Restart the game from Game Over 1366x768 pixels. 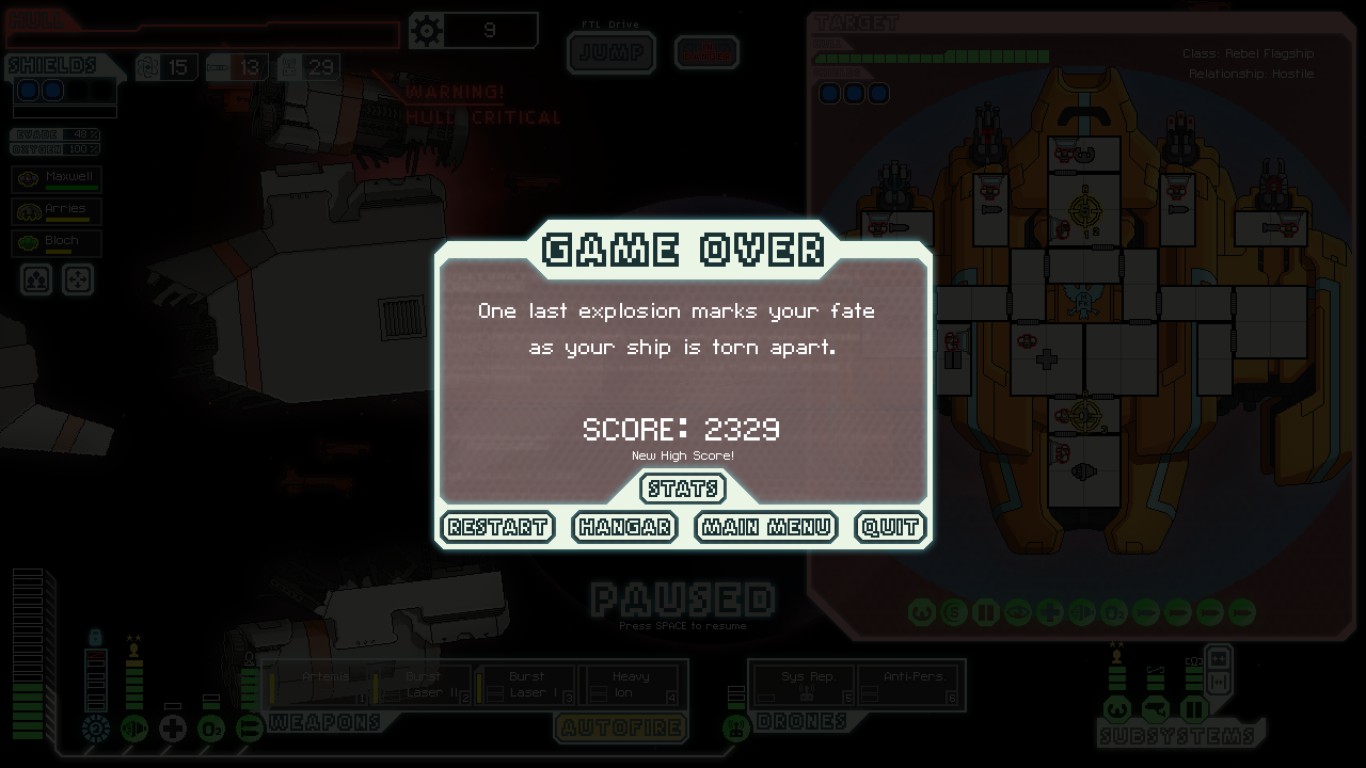click(497, 527)
